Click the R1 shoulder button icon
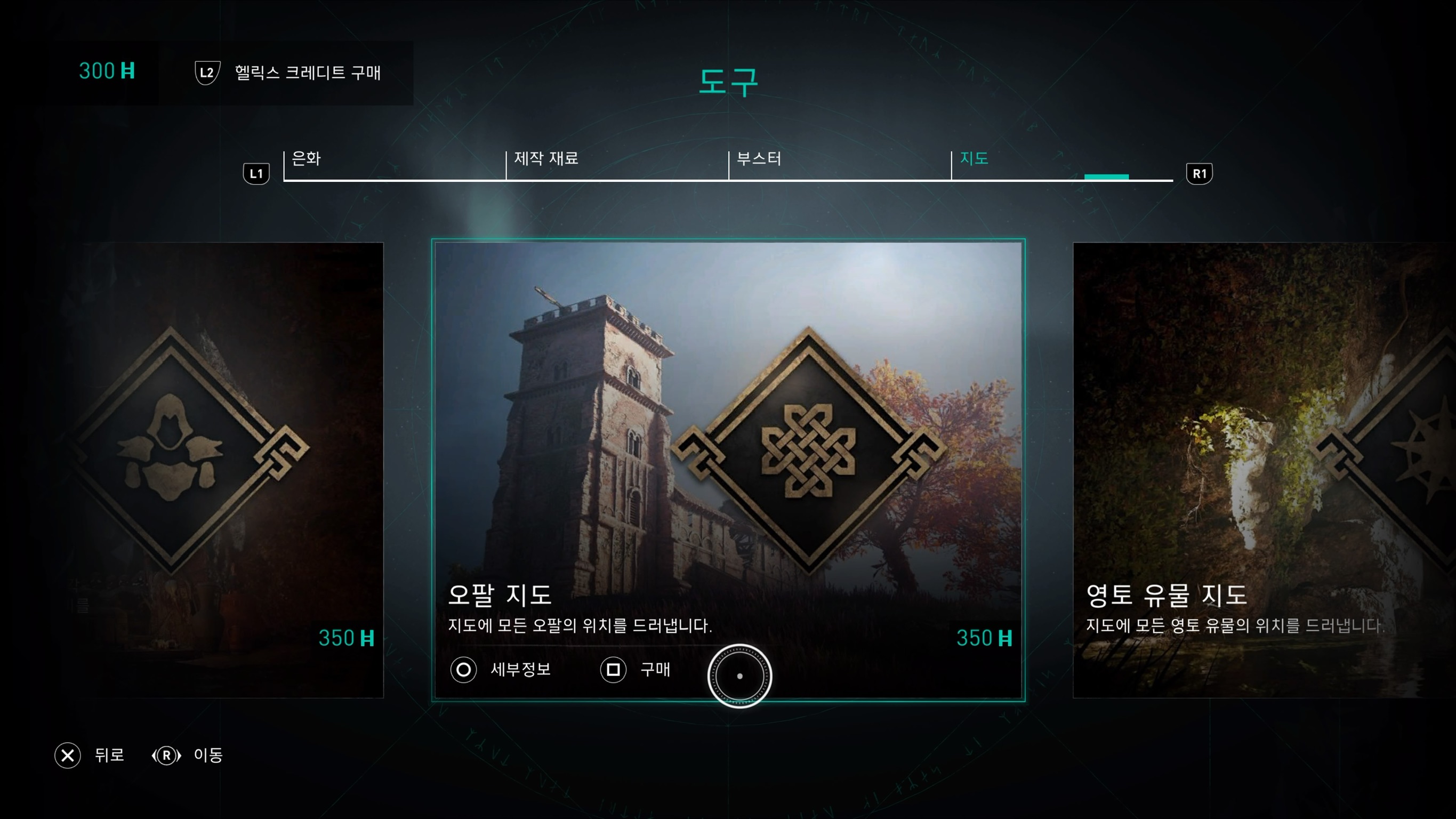 click(x=1199, y=173)
